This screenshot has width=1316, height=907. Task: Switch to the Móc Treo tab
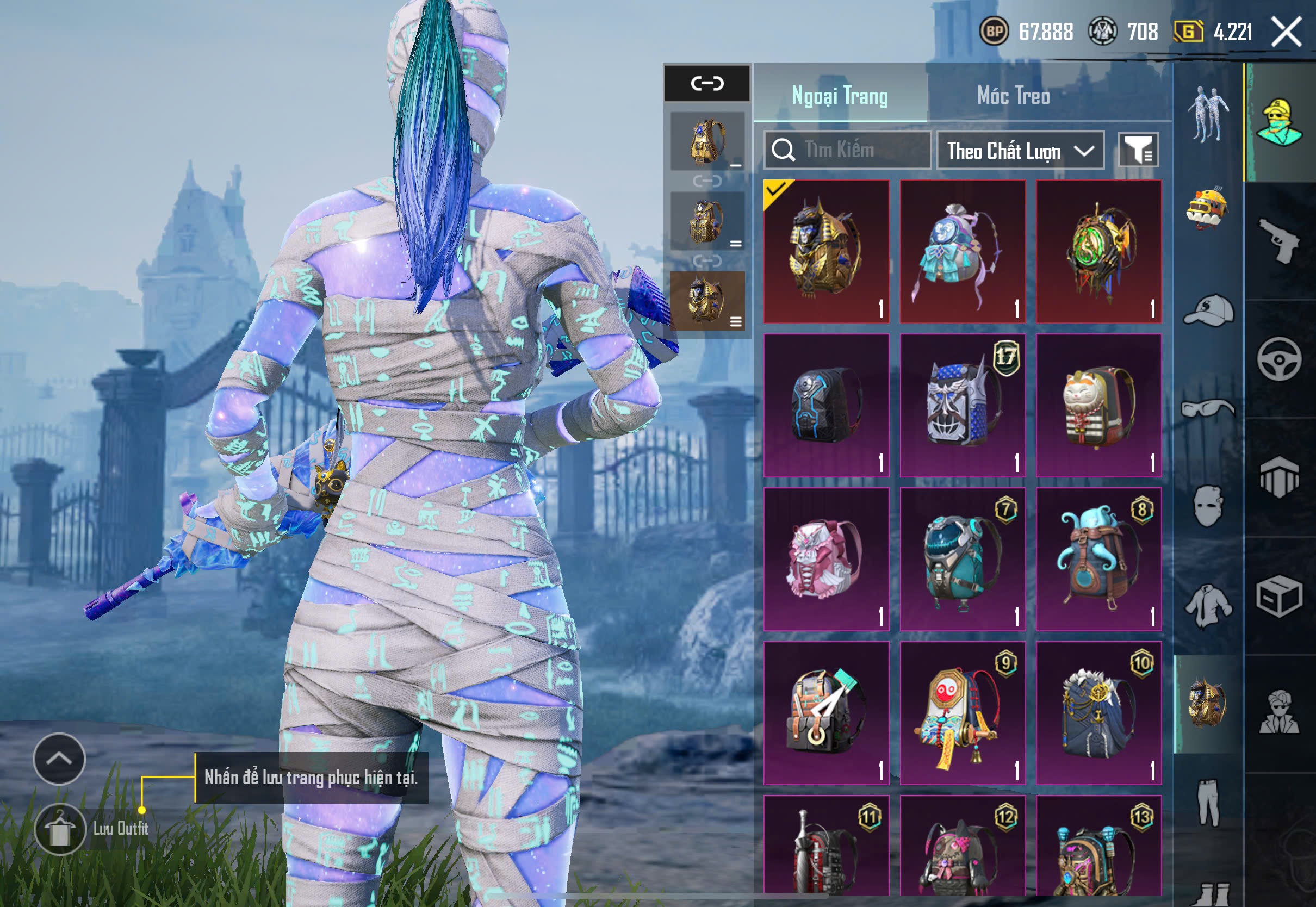(1013, 96)
